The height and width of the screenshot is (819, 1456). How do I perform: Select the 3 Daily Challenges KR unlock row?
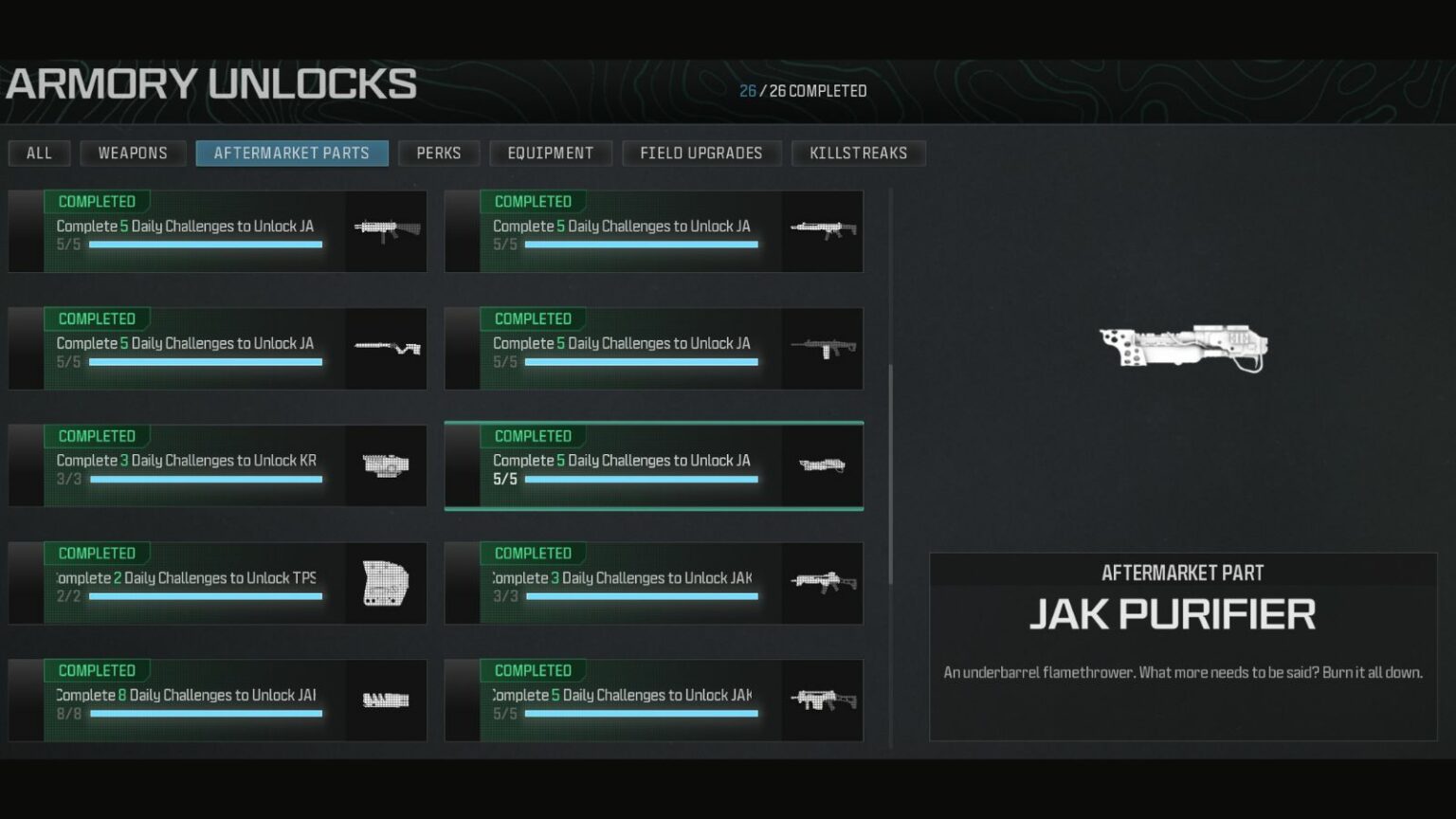click(217, 465)
